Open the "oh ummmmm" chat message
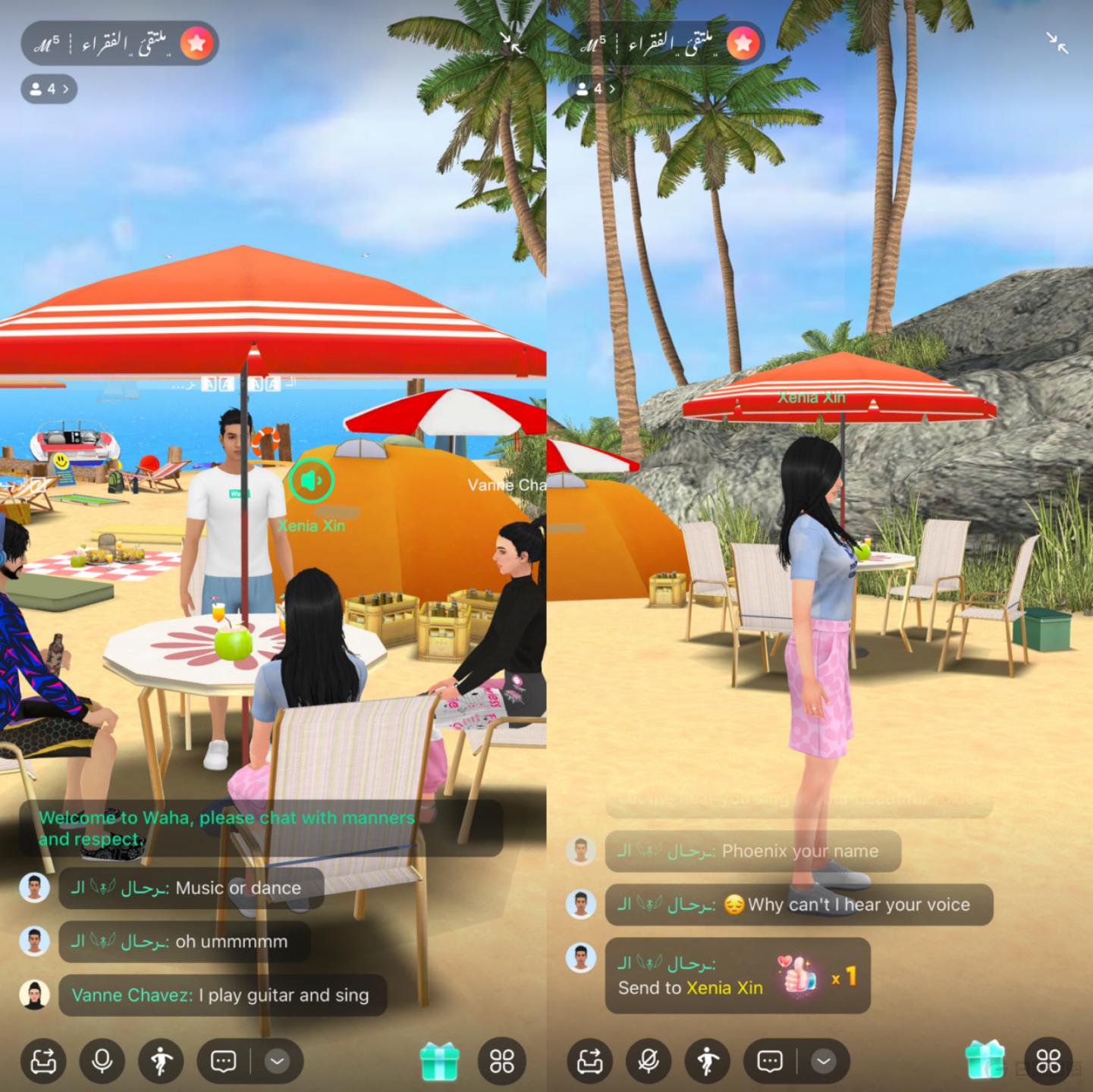The image size is (1093, 1092). pos(184,942)
